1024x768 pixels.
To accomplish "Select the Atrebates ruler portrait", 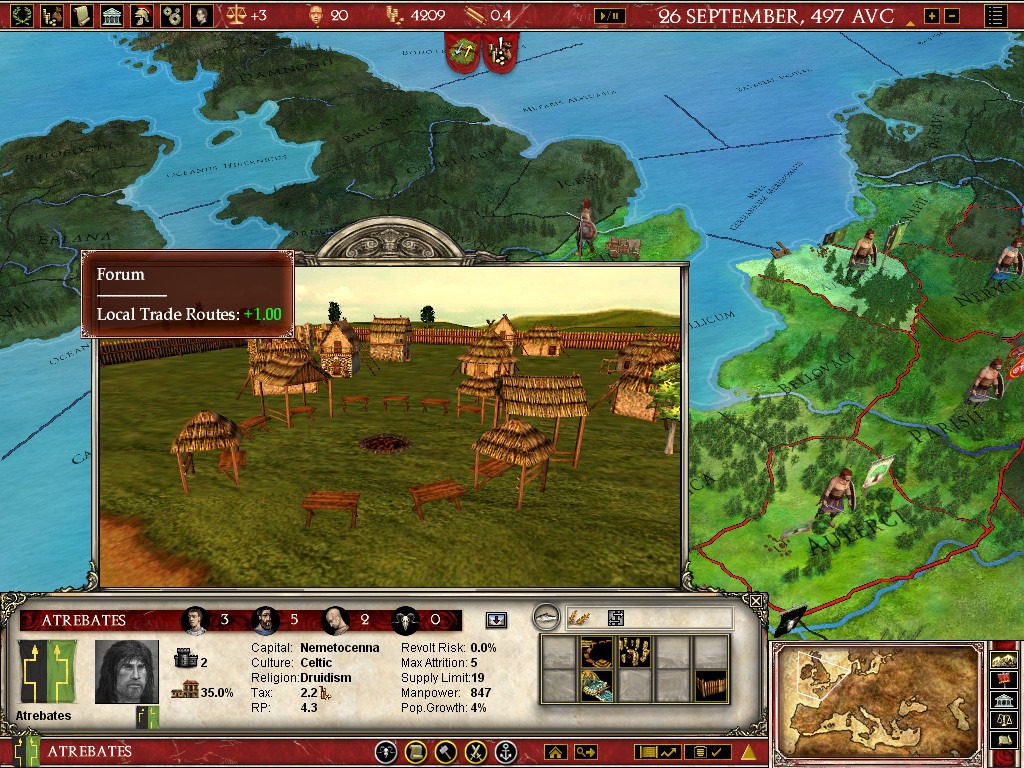I will click(127, 672).
